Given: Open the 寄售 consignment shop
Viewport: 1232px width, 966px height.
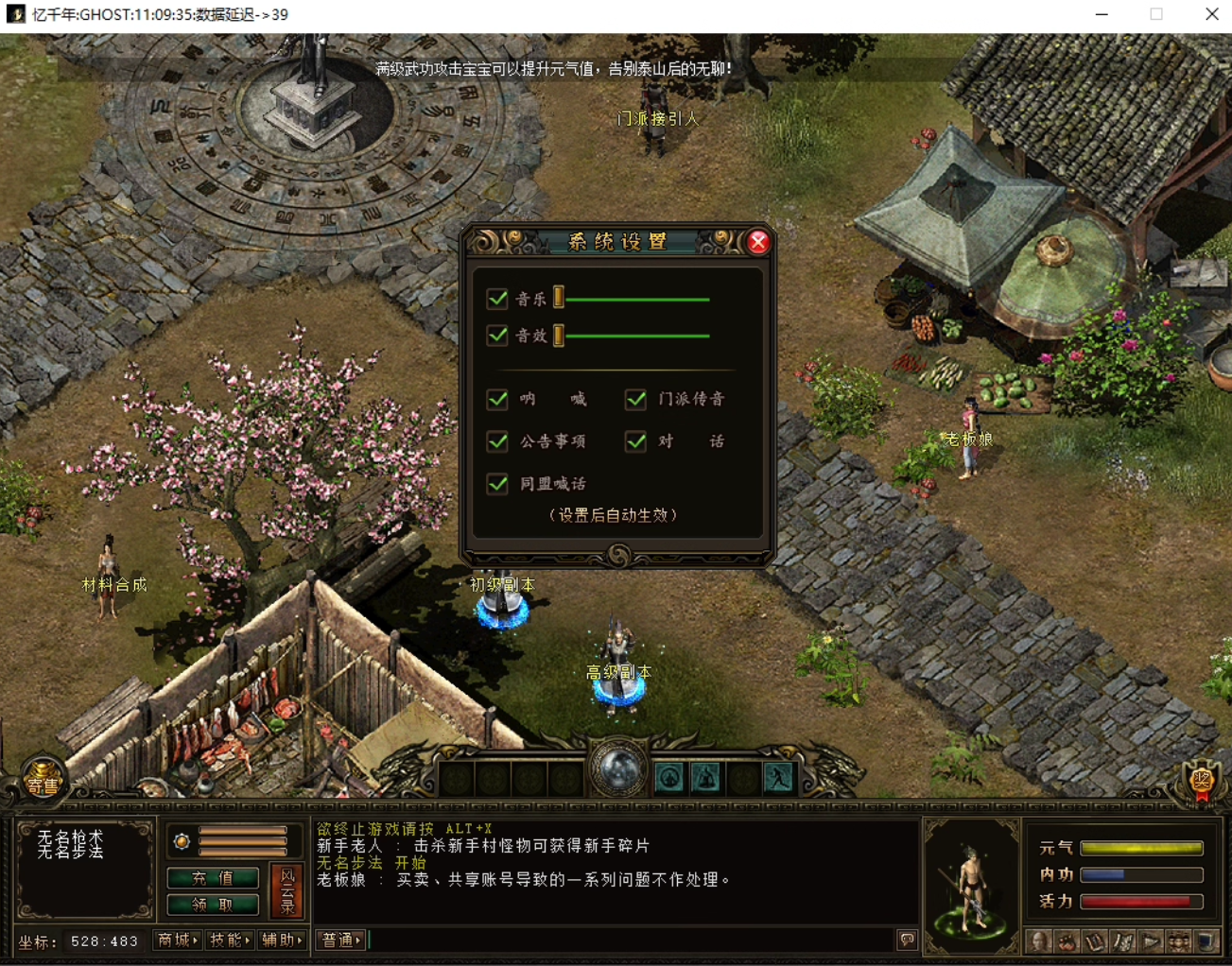Looking at the screenshot, I should tap(43, 780).
